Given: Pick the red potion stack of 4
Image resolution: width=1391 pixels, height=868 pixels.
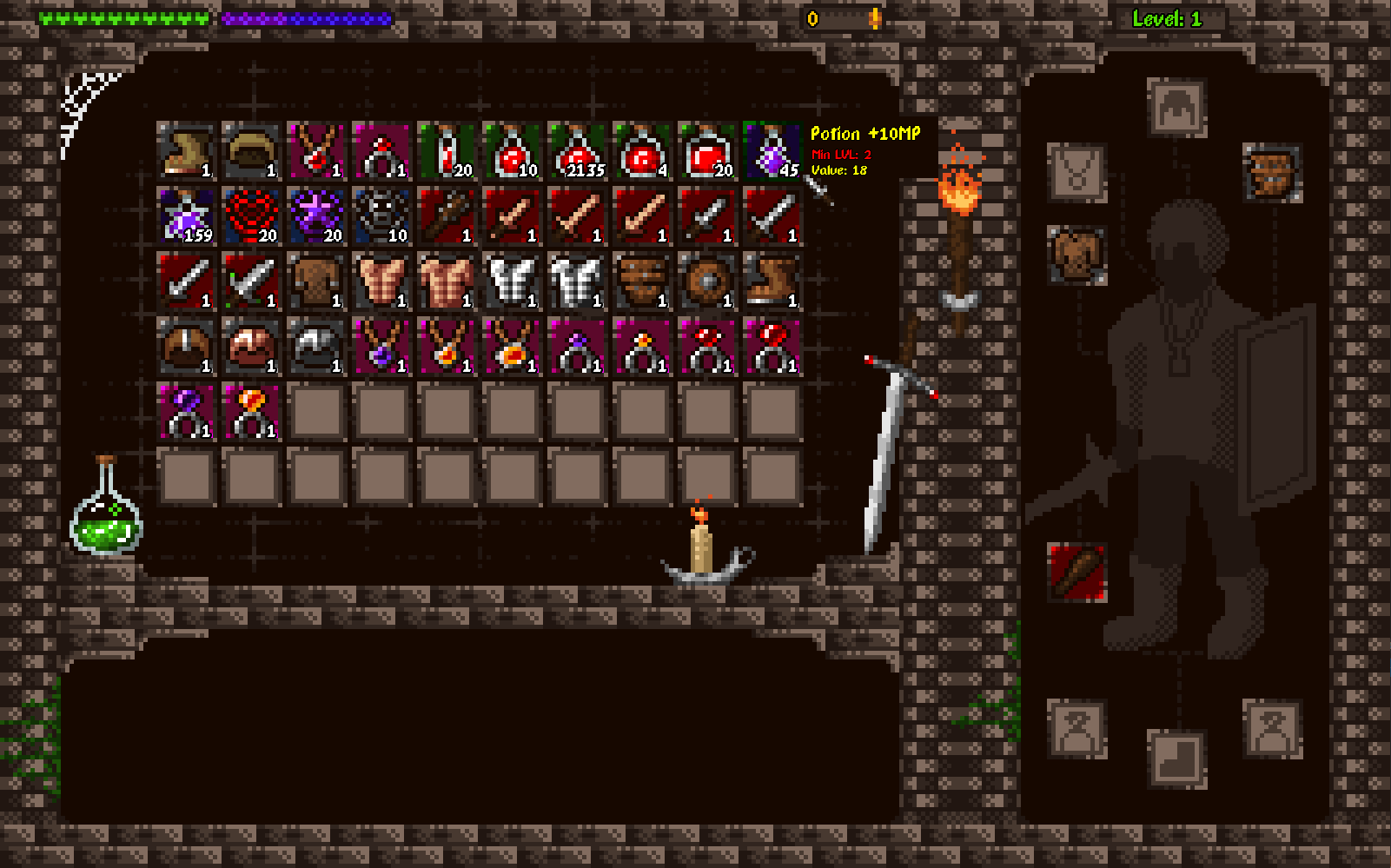Looking at the screenshot, I should click(x=642, y=151).
